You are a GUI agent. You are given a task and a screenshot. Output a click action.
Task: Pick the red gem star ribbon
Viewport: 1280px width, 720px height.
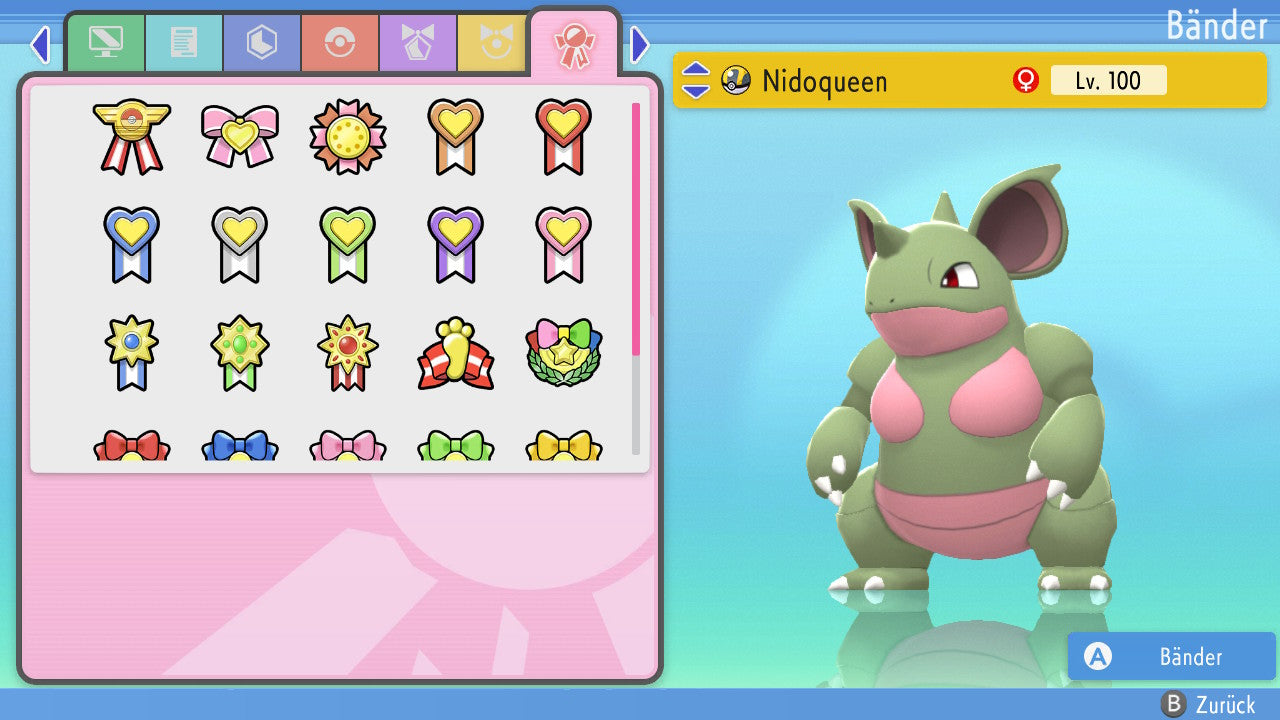tap(347, 353)
